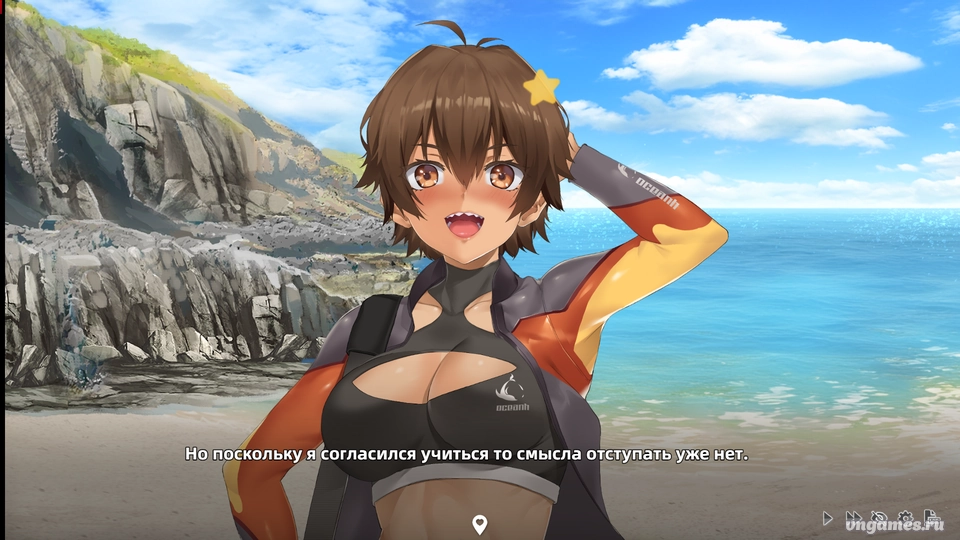Screen dimensions: 960x540
Task: Toggle the hide-interface eye icon
Action: click(x=879, y=517)
